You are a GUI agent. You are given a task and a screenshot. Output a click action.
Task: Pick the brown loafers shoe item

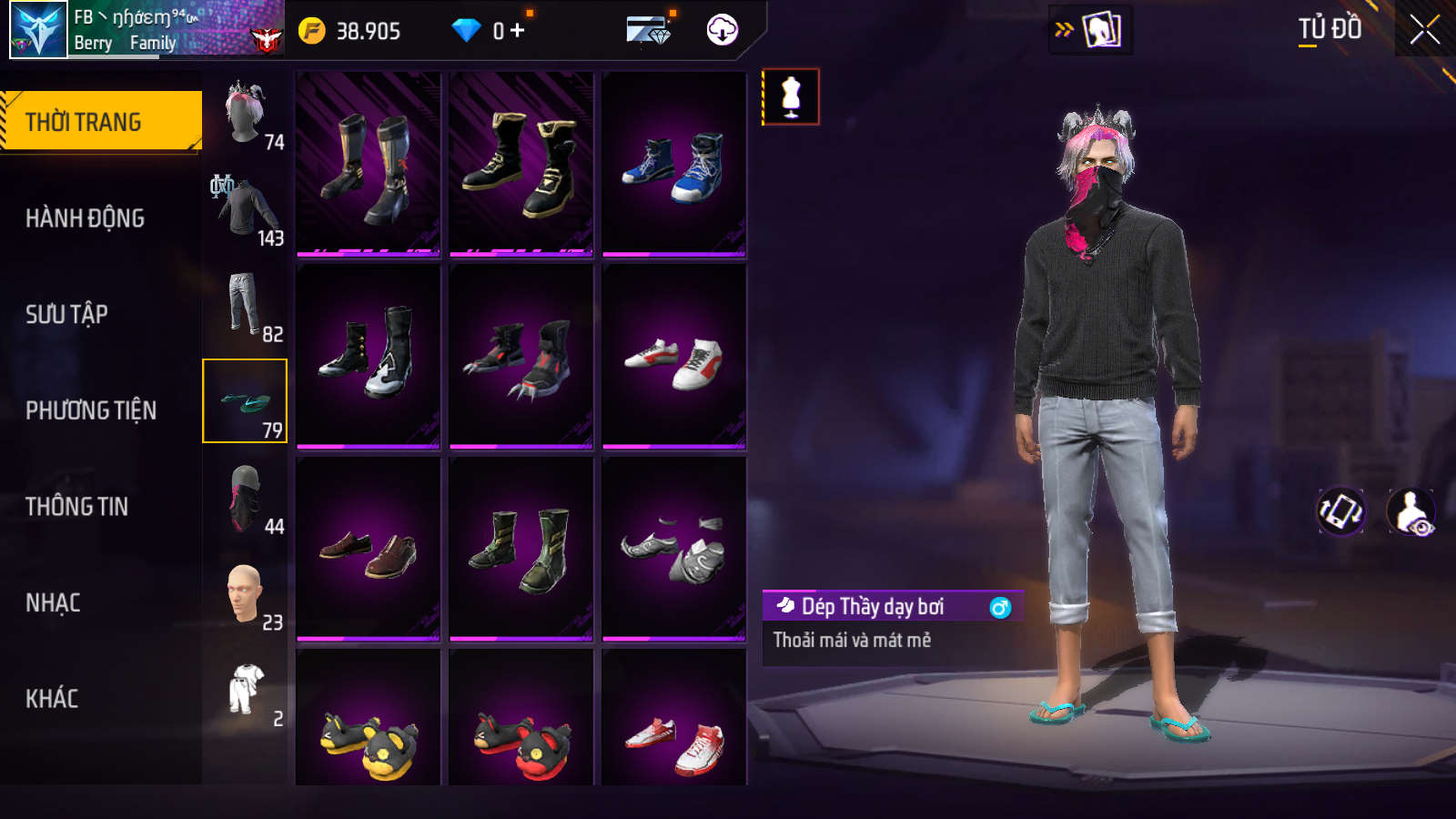click(x=369, y=549)
